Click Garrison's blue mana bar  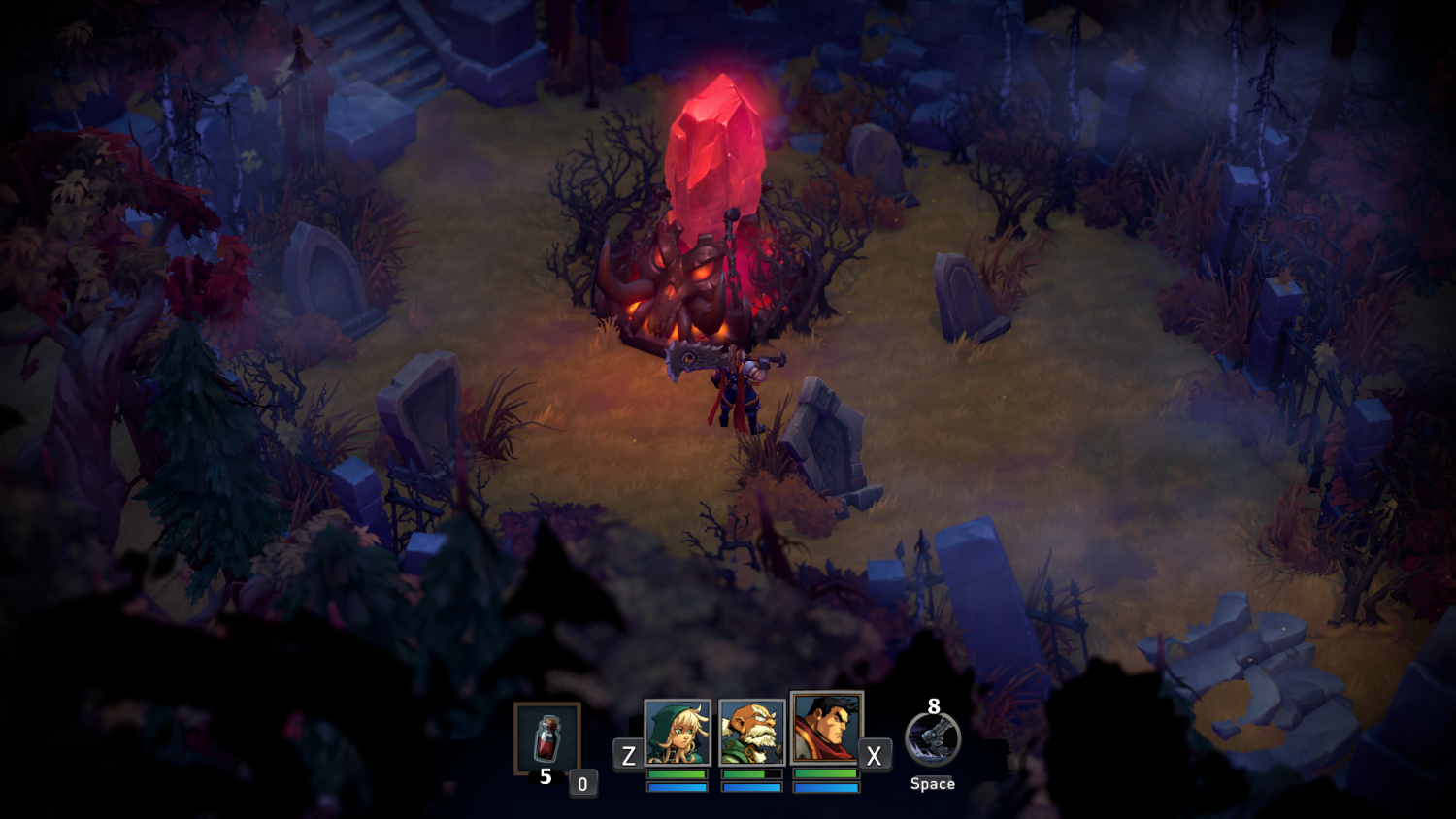(x=826, y=789)
